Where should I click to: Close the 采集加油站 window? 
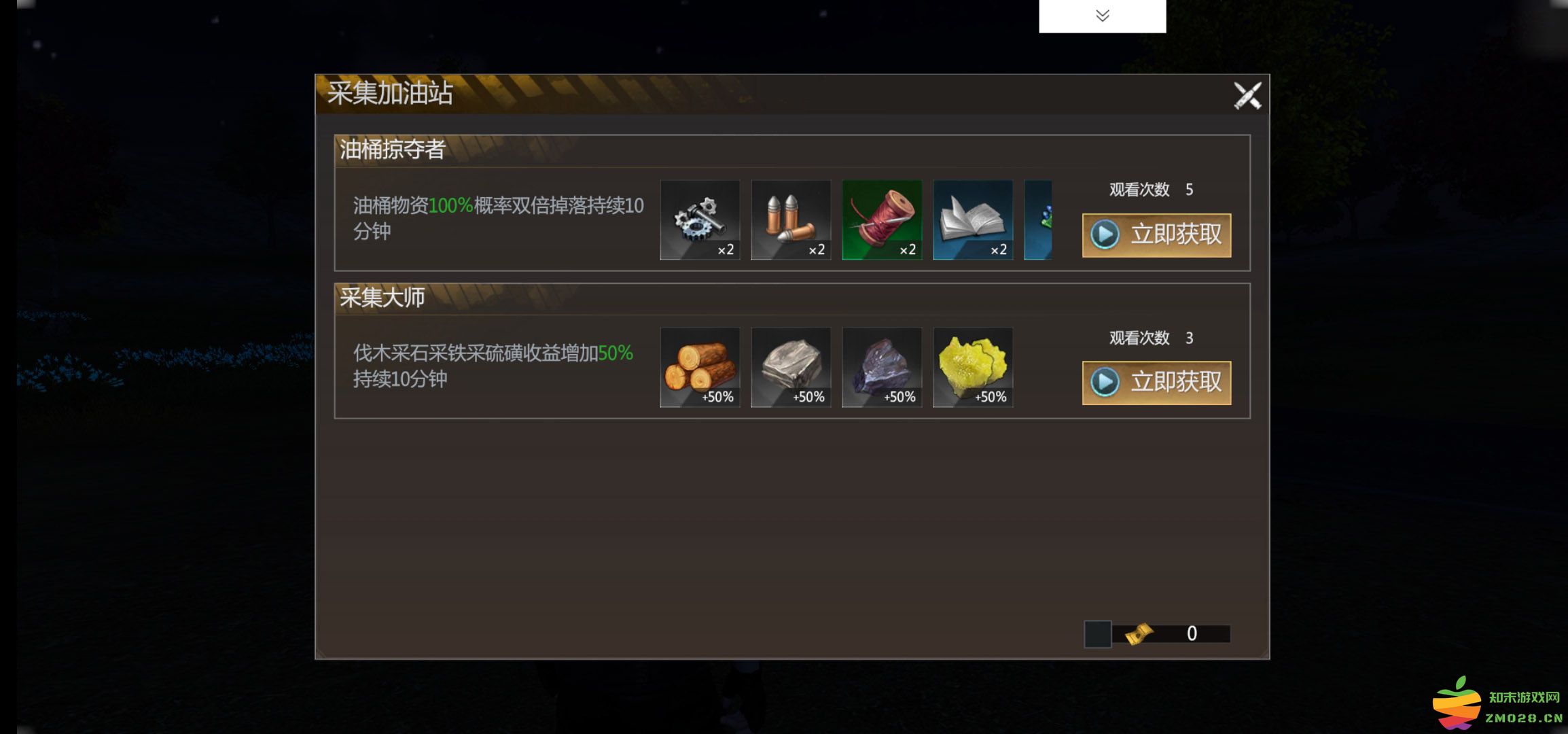pyautogui.click(x=1249, y=94)
